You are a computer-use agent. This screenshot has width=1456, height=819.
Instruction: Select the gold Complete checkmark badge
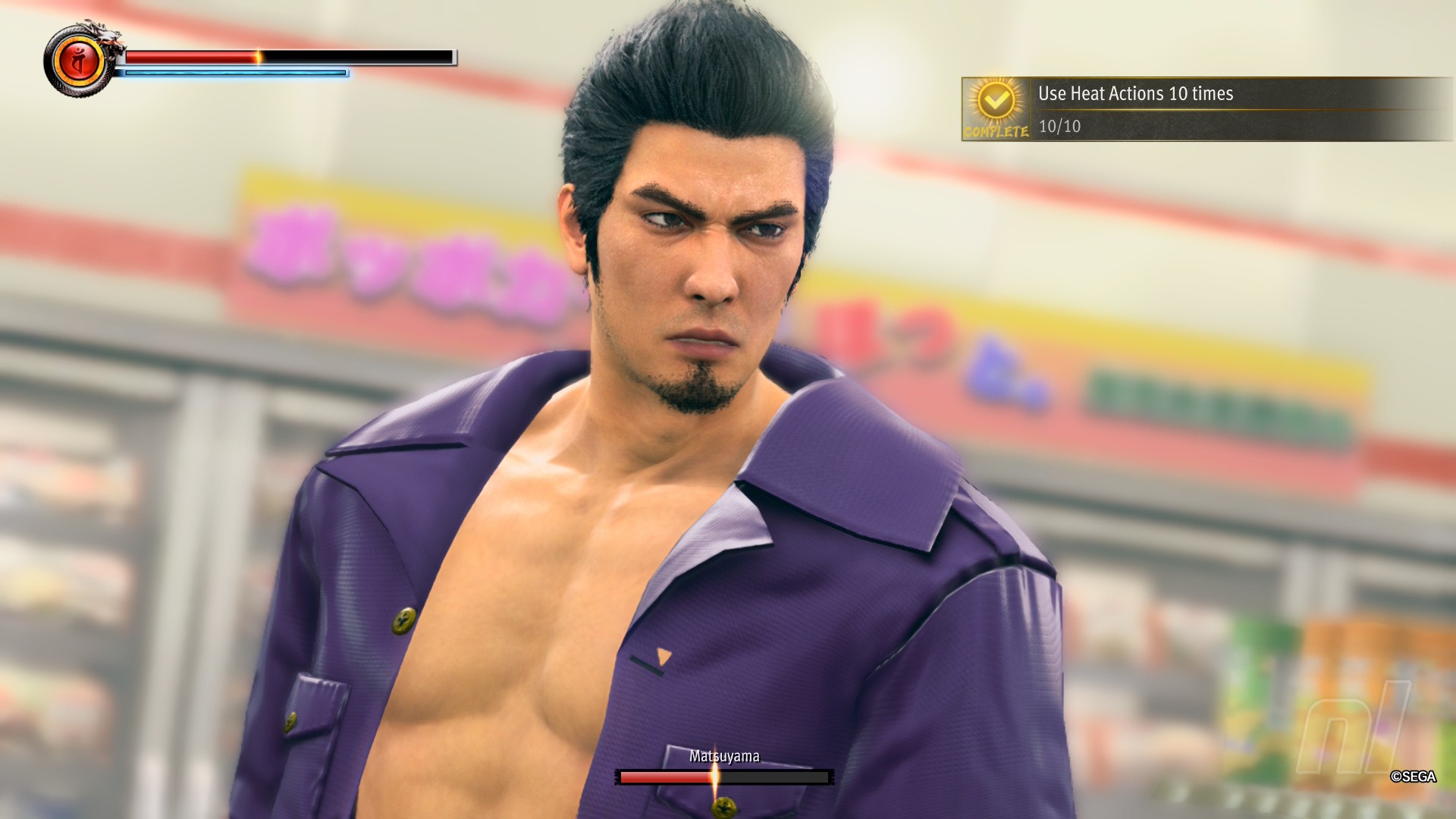[x=996, y=102]
